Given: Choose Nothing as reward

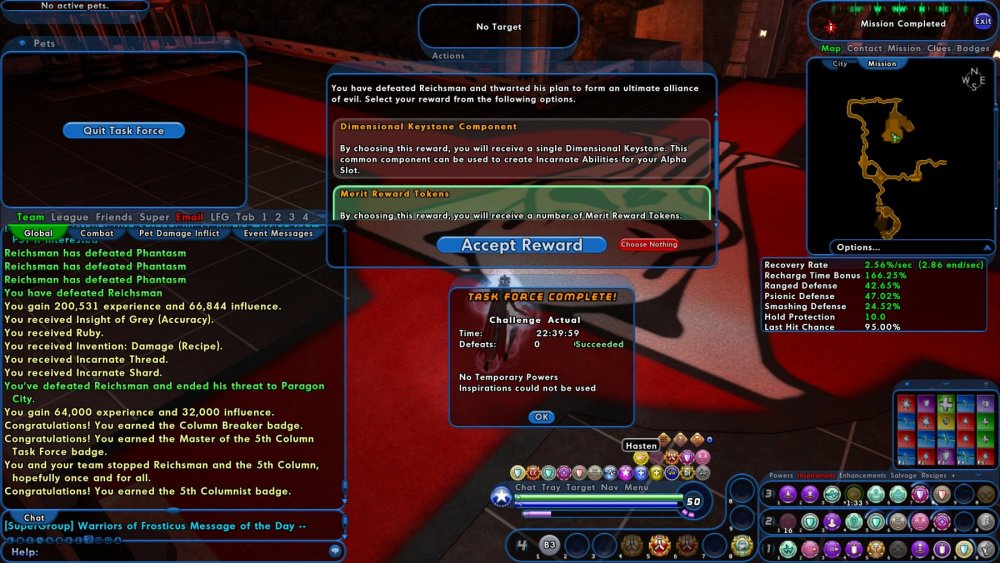Looking at the screenshot, I should click(x=649, y=244).
